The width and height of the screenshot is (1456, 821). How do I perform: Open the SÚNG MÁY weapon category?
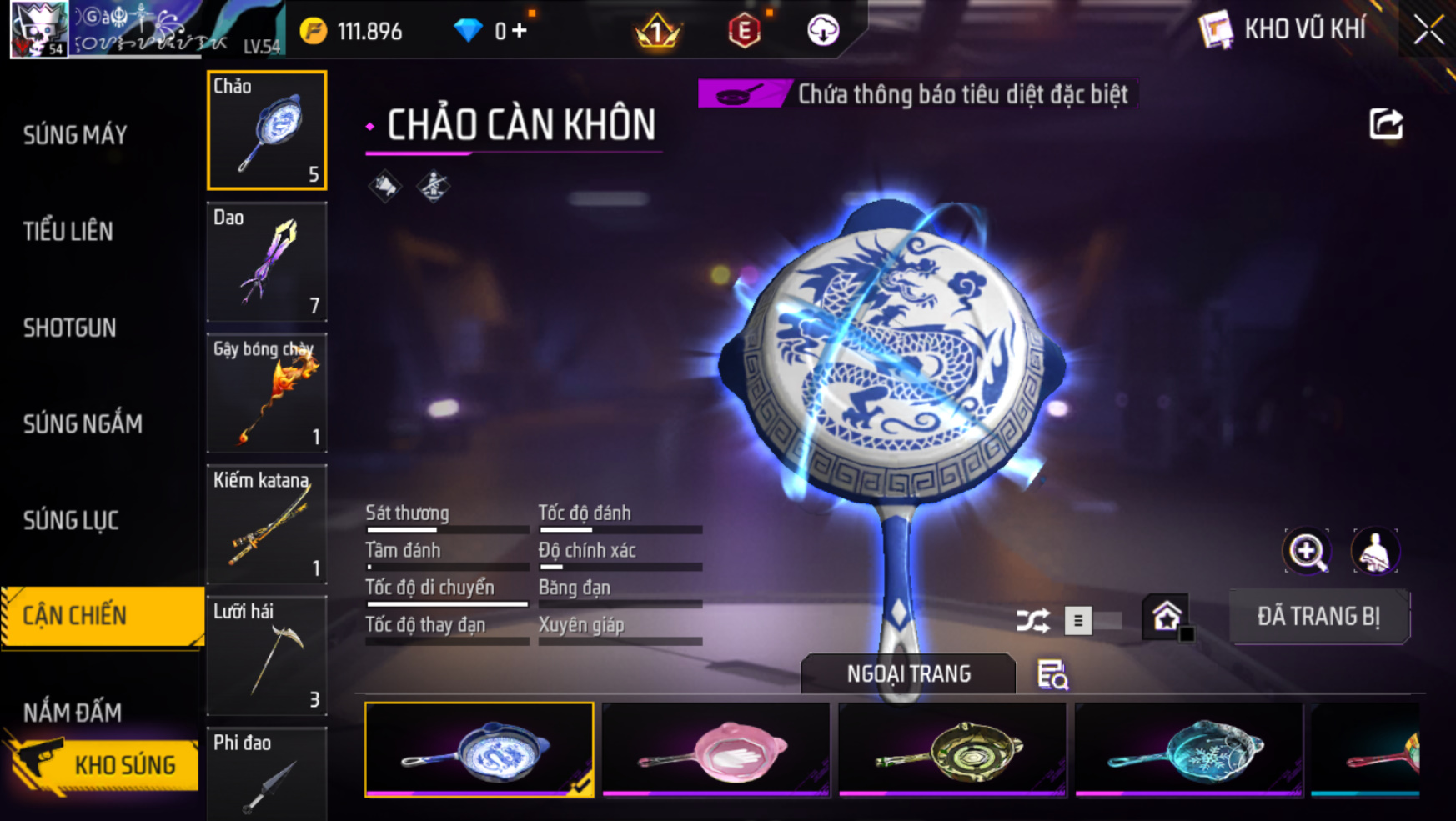click(x=75, y=135)
